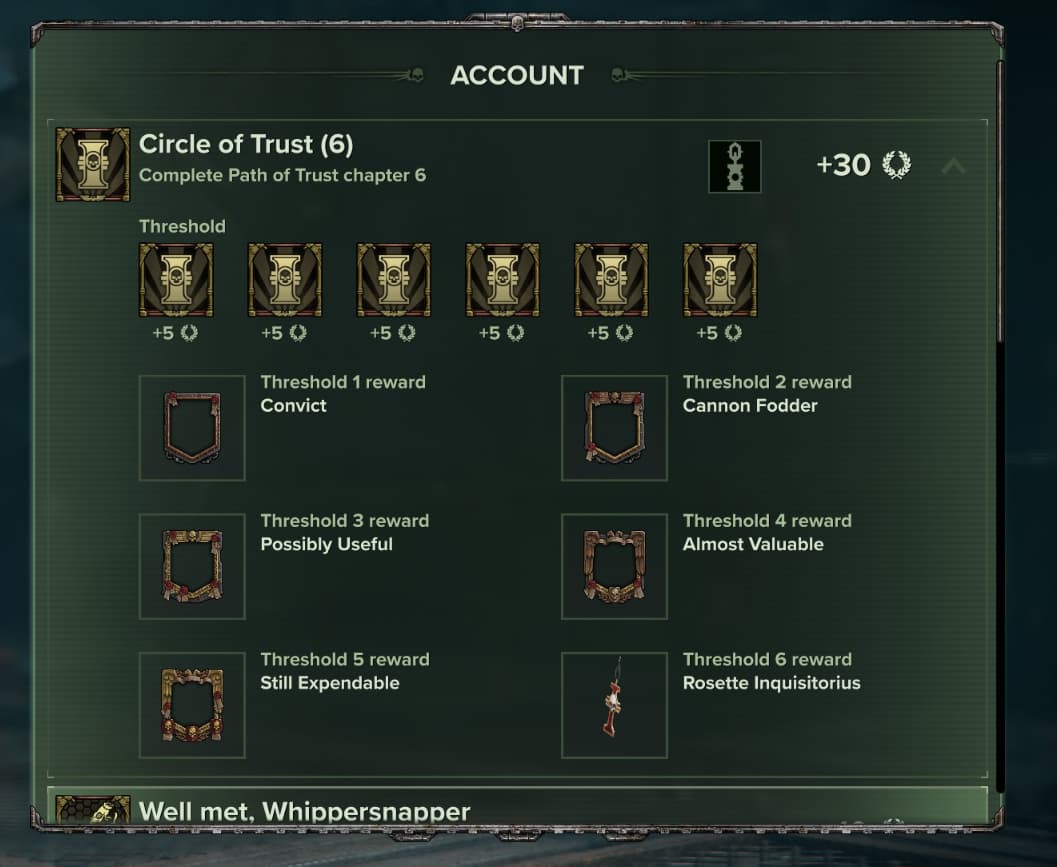
Task: Choose the Possibly Useful frame reward
Action: [x=192, y=566]
